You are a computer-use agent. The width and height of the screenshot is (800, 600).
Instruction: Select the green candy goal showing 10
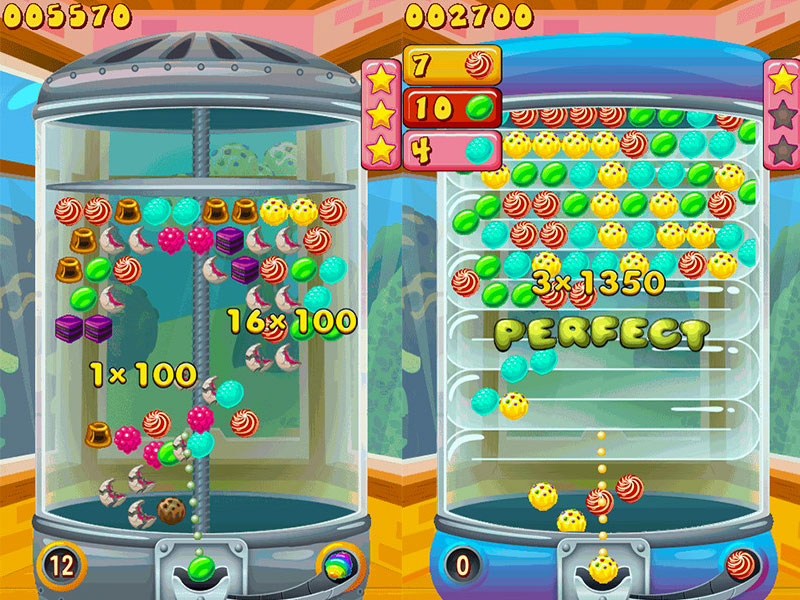[x=451, y=107]
